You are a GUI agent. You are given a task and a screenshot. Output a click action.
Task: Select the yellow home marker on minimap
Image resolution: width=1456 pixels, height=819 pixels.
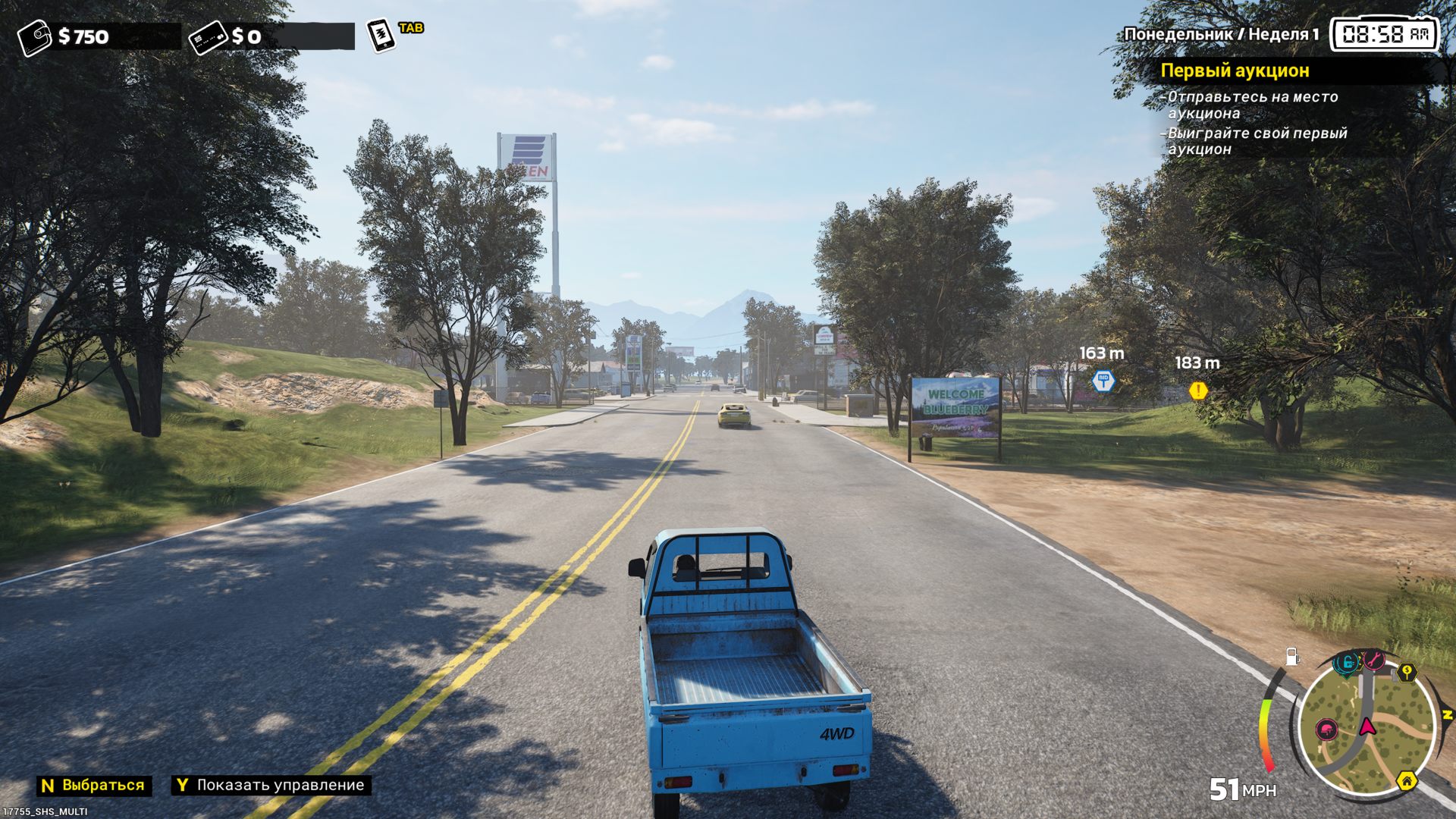(1407, 780)
